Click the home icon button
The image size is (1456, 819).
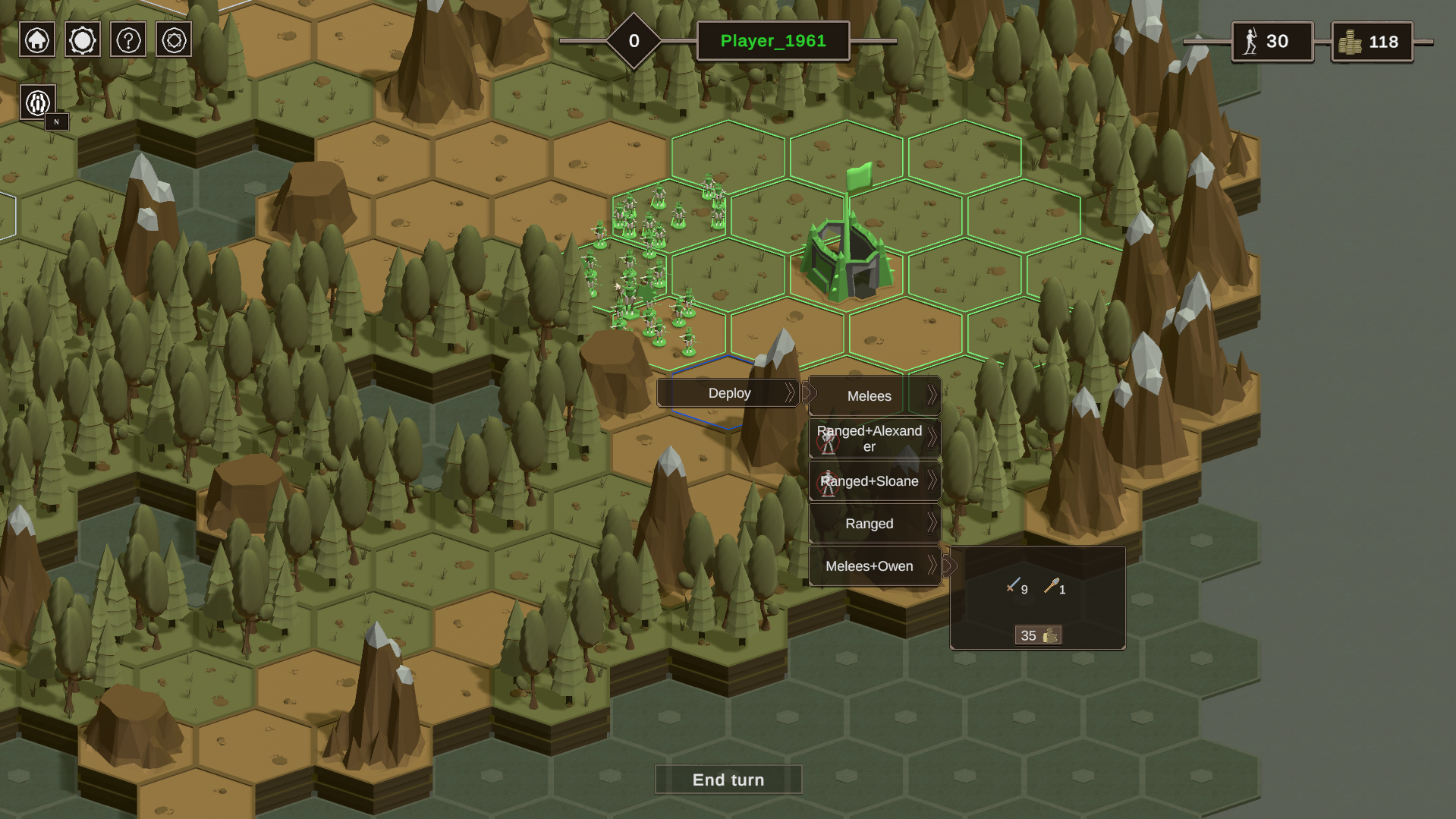tap(37, 40)
